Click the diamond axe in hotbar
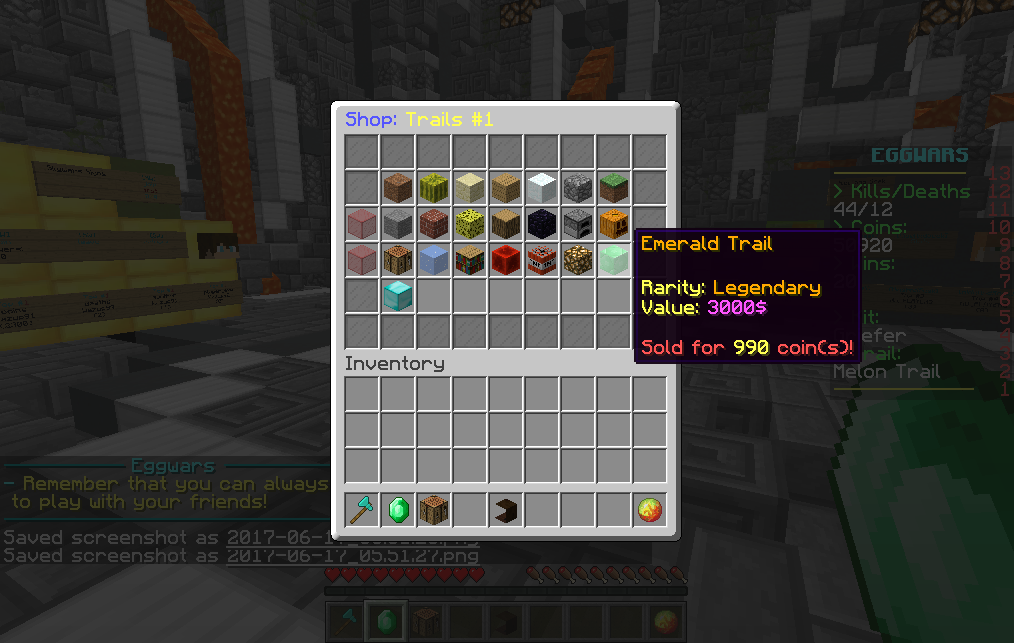The height and width of the screenshot is (643, 1014). click(x=361, y=510)
